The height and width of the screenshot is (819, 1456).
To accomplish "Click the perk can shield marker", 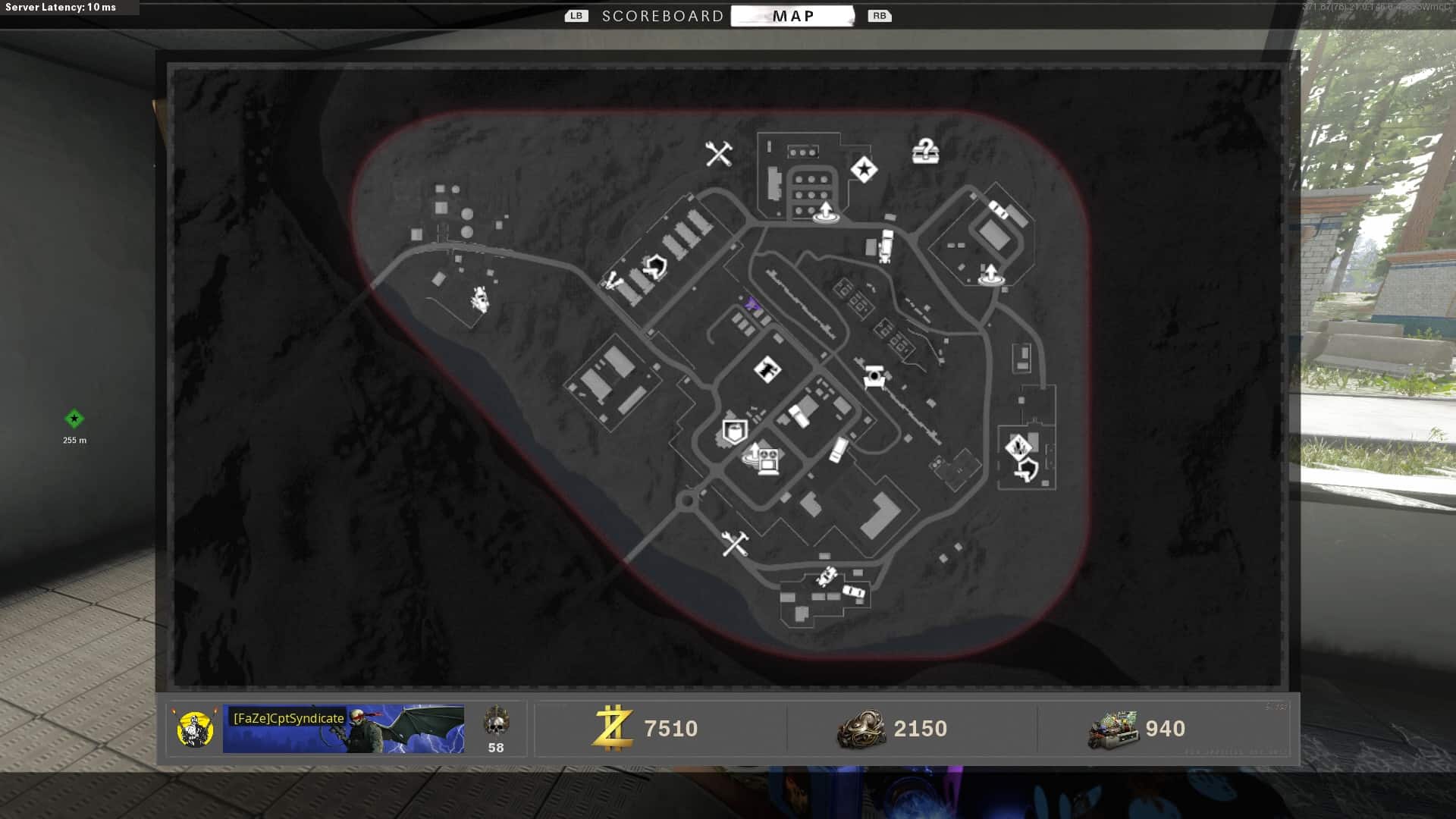I will [x=733, y=431].
